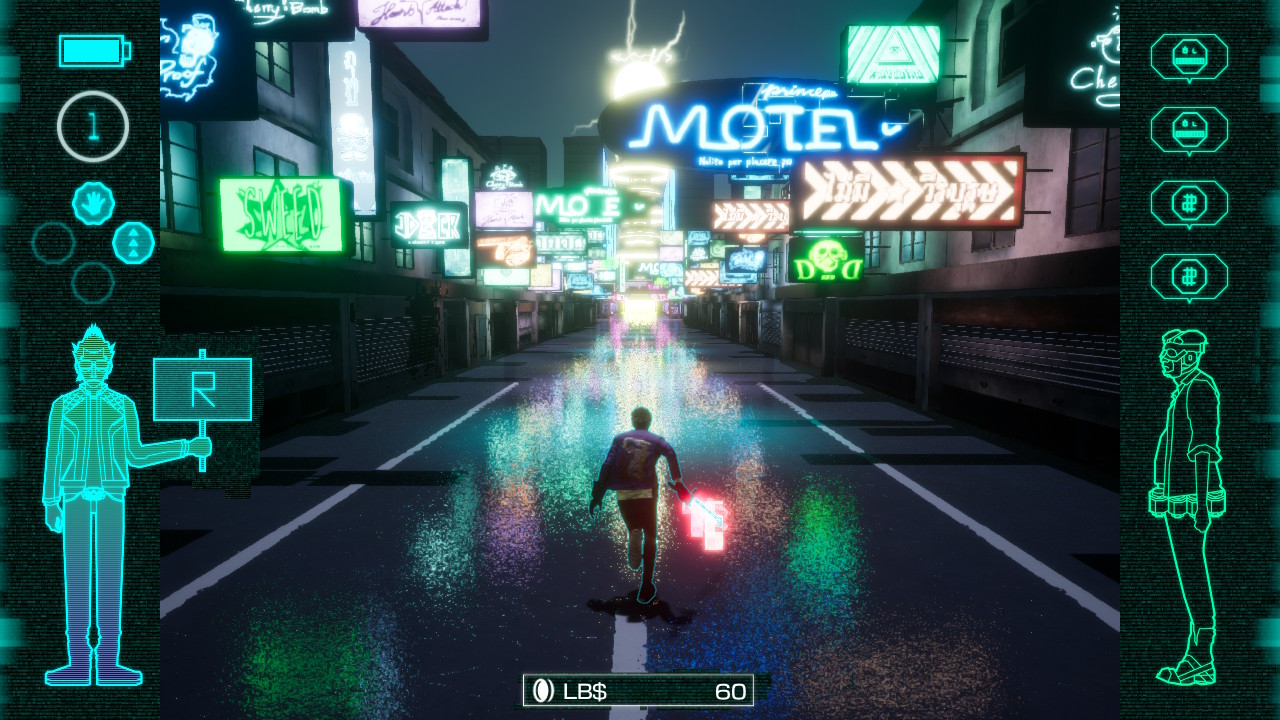Click the green goggled character portrait
This screenshot has width=1280, height=720.
click(1190, 505)
